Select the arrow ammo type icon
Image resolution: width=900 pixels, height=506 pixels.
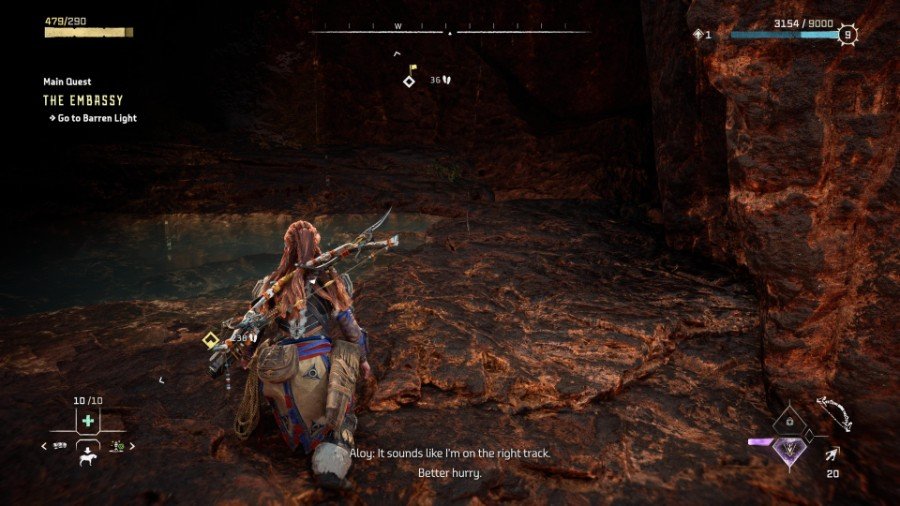pyautogui.click(x=832, y=454)
